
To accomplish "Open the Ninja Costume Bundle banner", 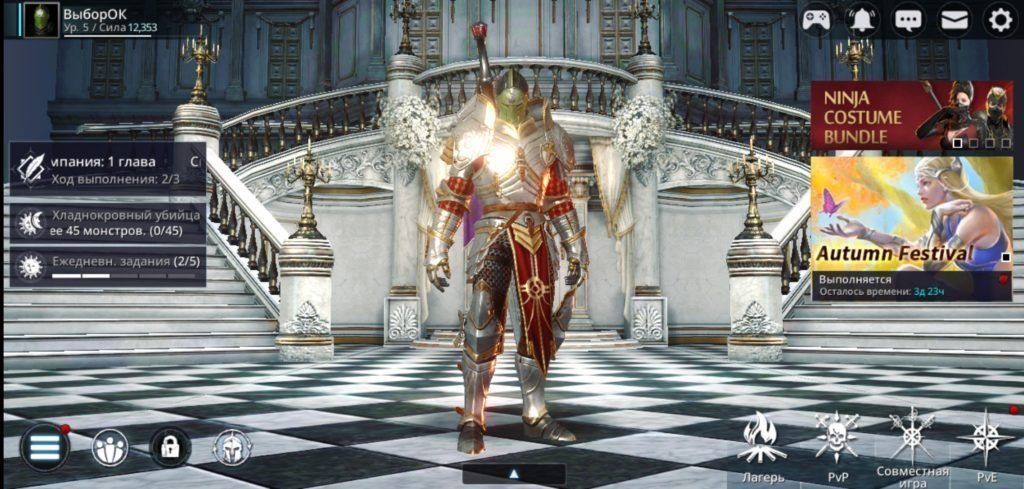I will tap(911, 115).
